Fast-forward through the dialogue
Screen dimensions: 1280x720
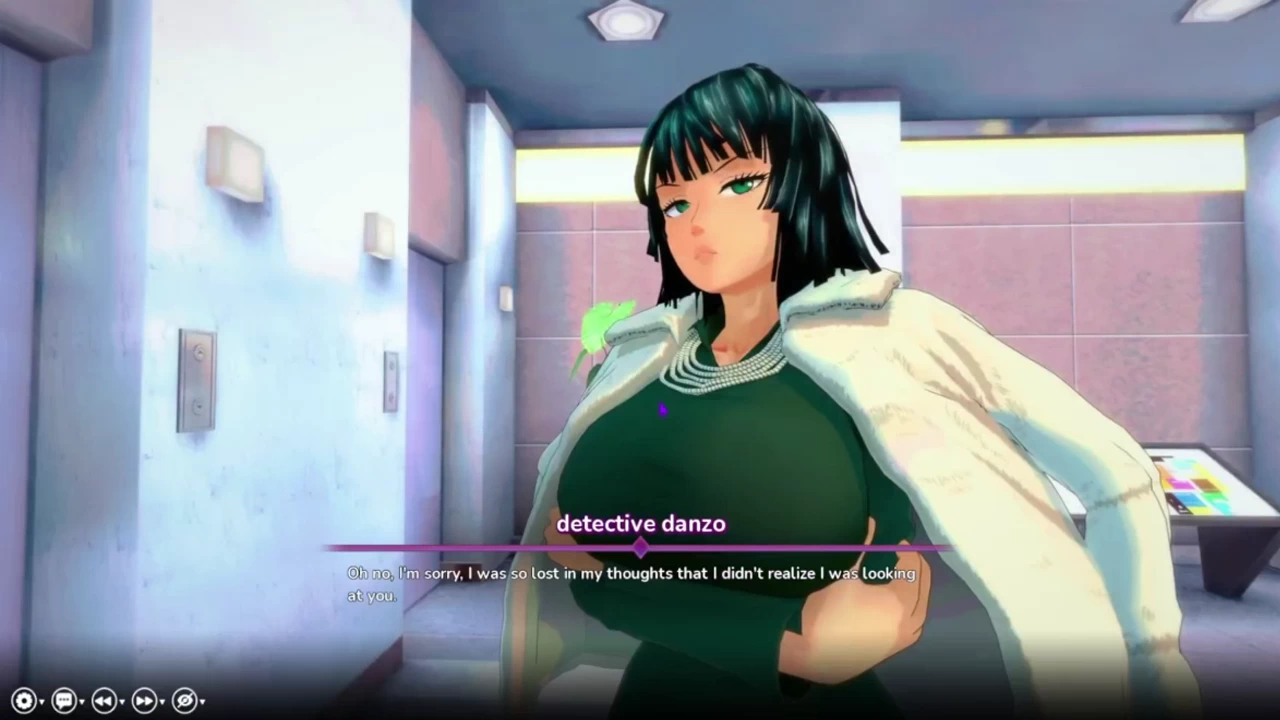coord(143,701)
